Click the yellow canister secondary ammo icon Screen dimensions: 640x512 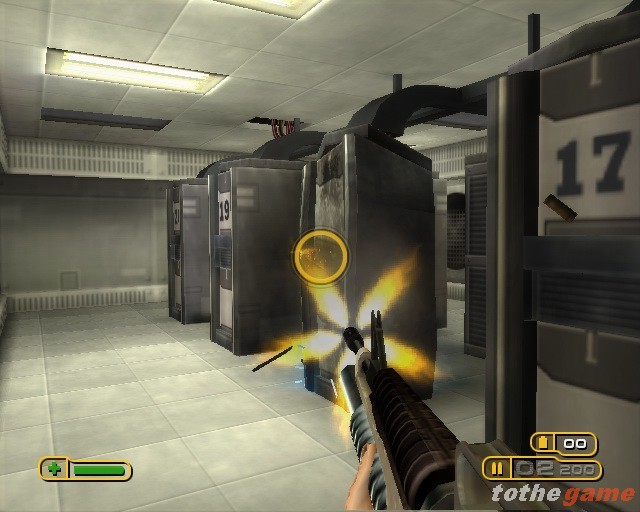[x=545, y=443]
